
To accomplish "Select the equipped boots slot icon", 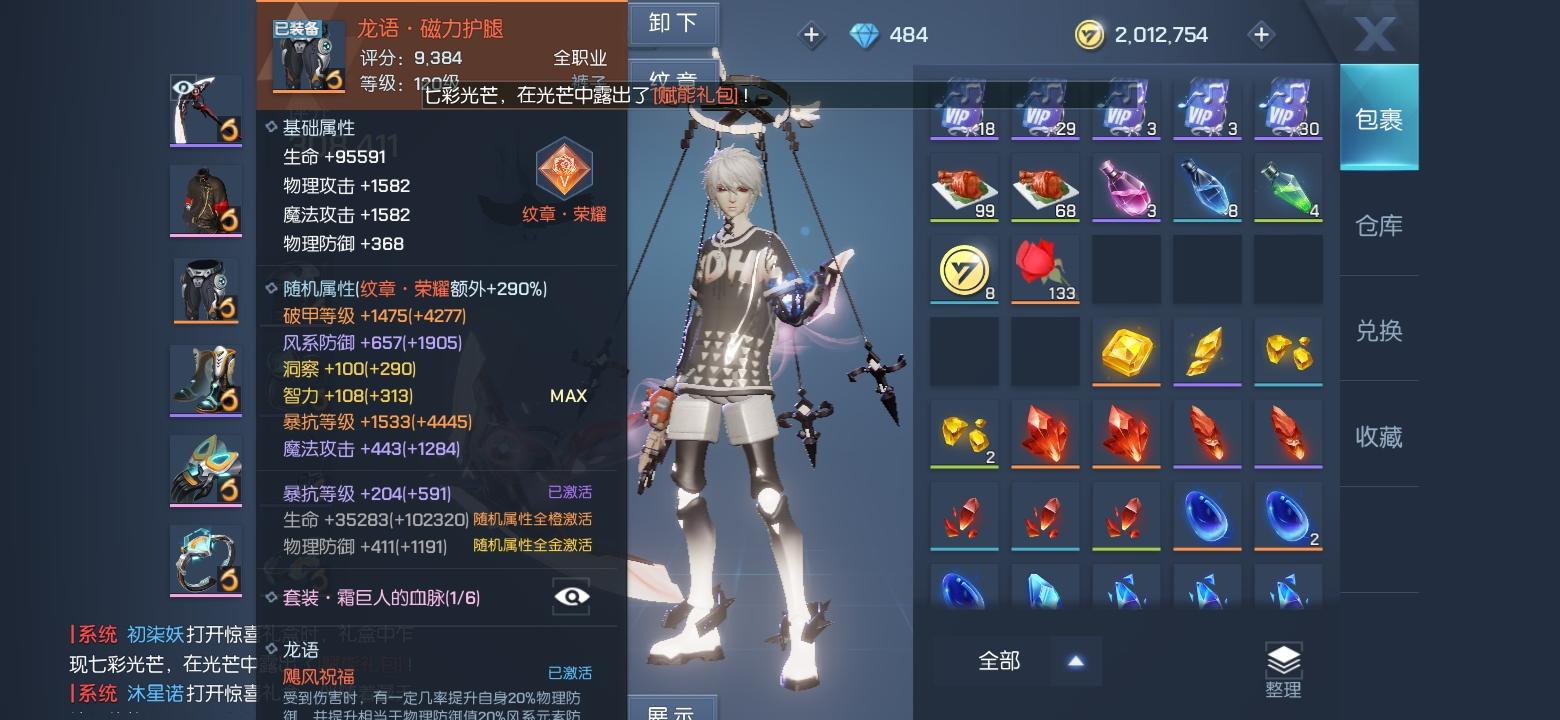I will click(x=205, y=378).
